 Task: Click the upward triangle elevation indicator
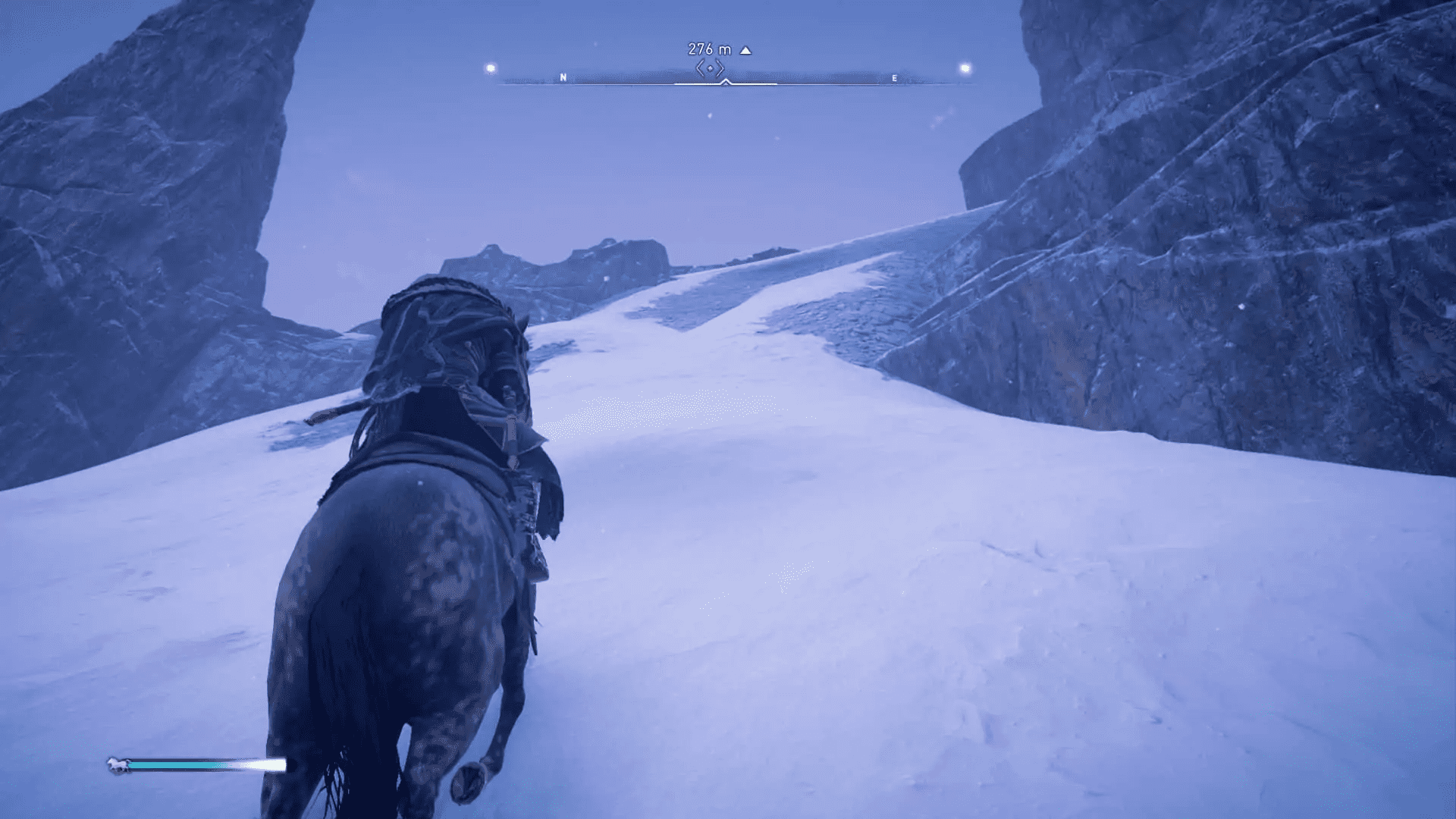tap(746, 50)
